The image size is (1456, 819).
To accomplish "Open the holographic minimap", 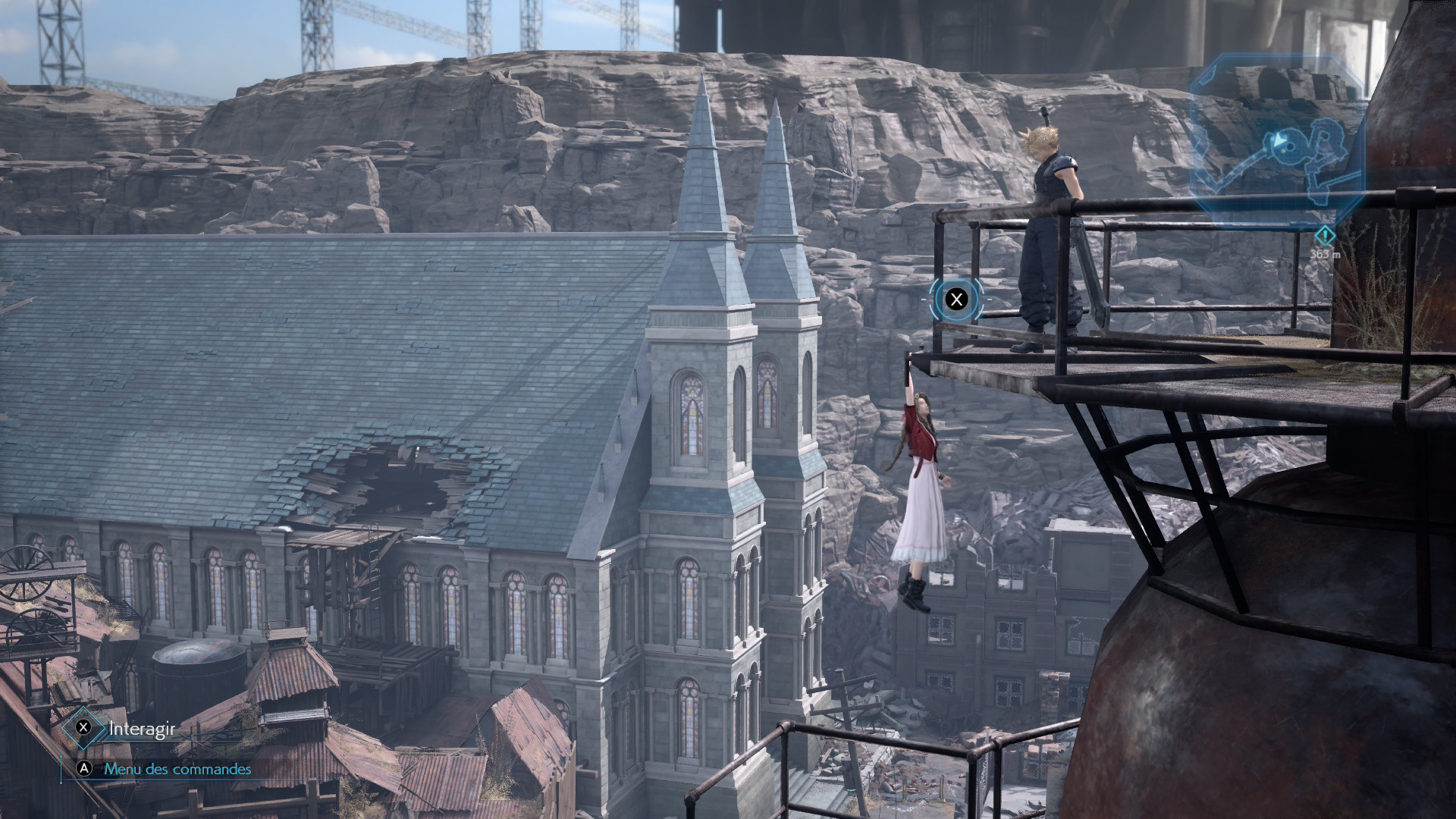I will pos(1278,142).
